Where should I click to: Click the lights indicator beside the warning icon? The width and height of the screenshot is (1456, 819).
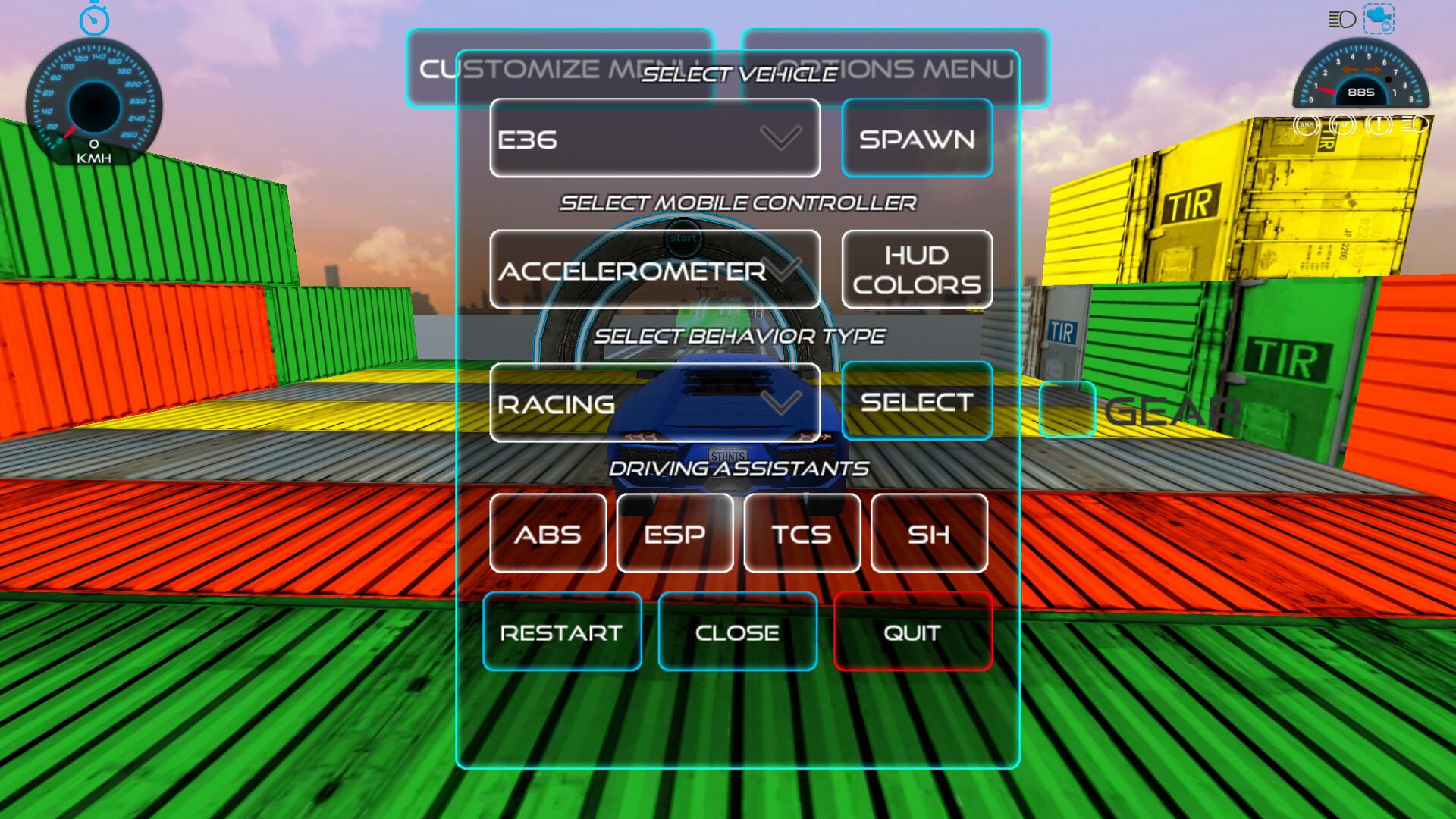1415,125
